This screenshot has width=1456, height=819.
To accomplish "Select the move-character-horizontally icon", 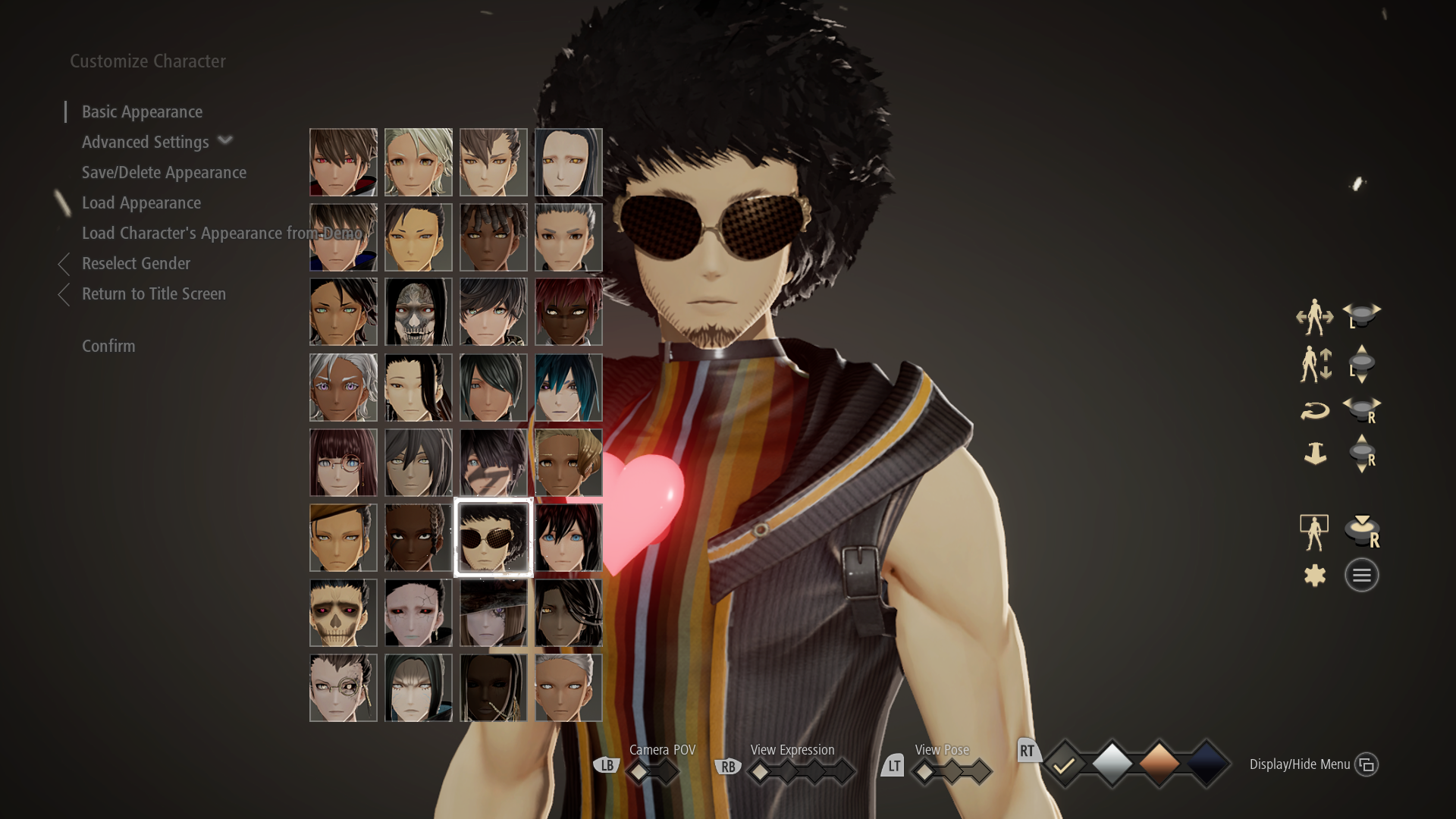I will click(1316, 317).
